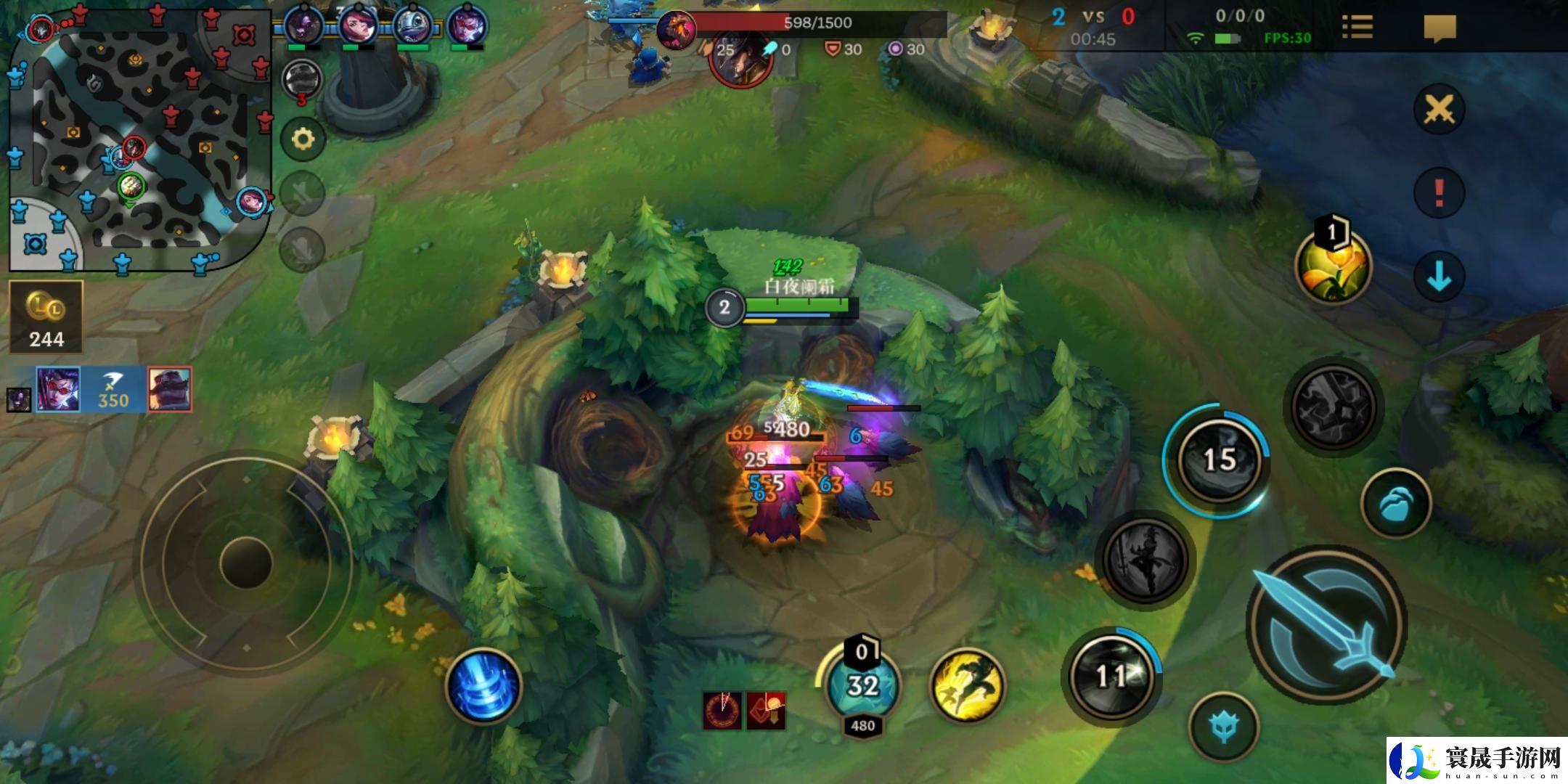Use the yellow Flash summoner spell

pos(967,685)
